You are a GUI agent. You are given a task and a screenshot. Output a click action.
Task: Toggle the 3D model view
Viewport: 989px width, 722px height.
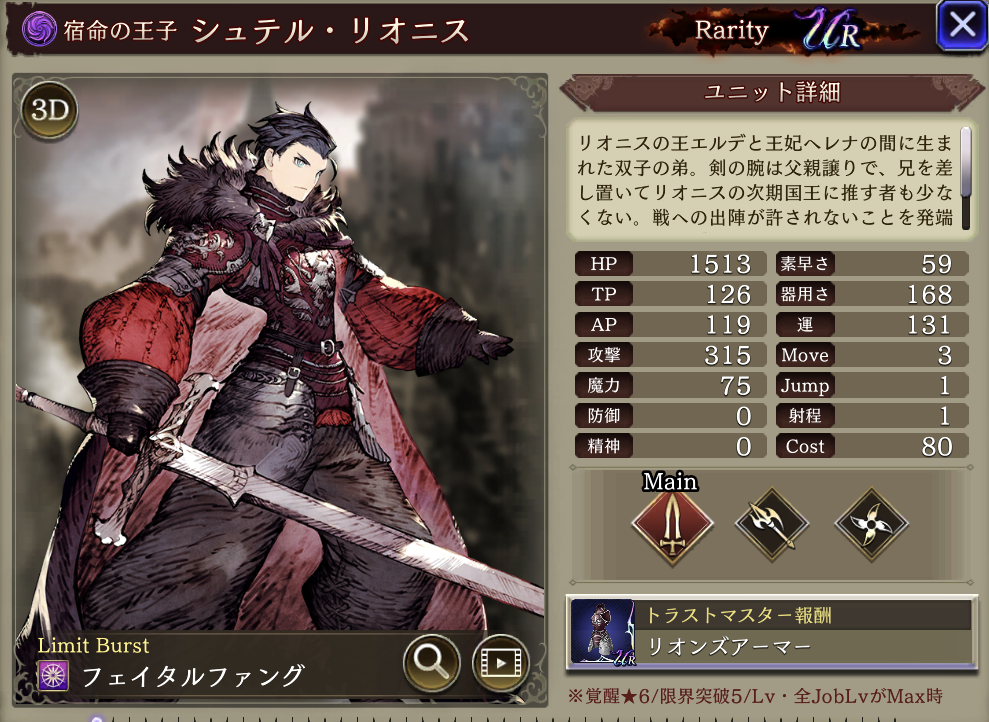(48, 111)
